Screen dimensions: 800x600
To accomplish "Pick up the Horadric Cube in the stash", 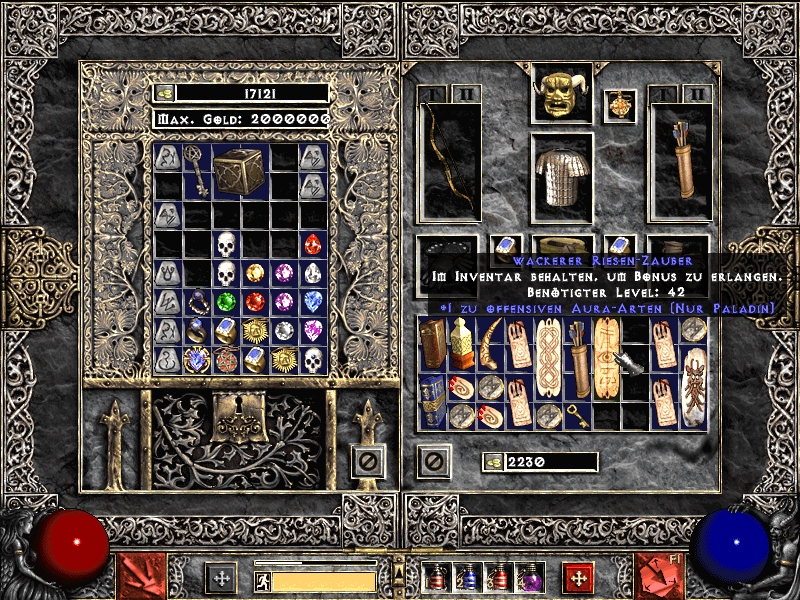I will pyautogui.click(x=240, y=171).
